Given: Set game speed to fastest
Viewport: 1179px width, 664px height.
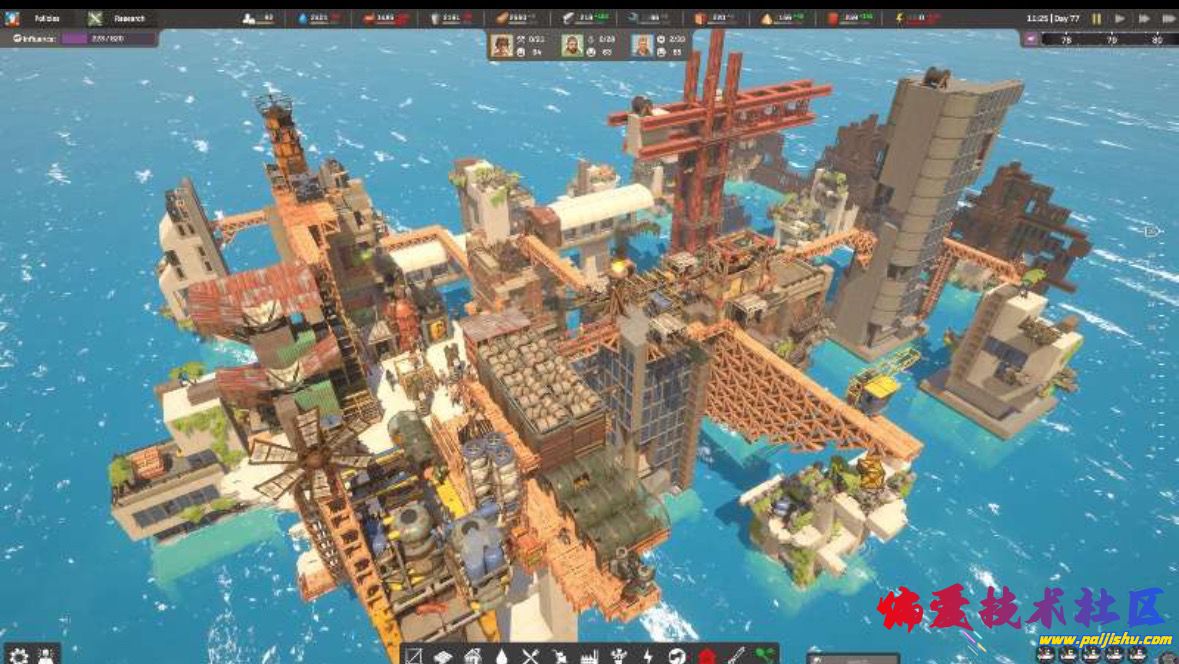Looking at the screenshot, I should tap(1165, 18).
